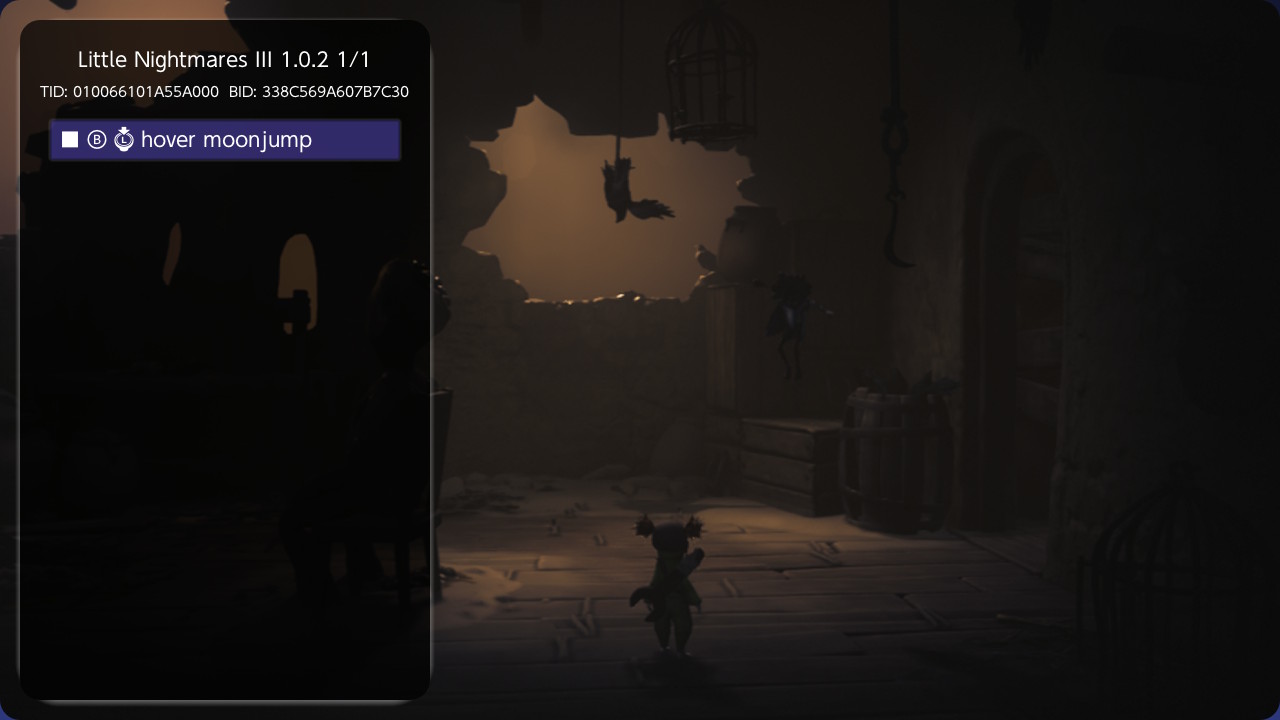Select the clock icon in the hover moonjump entry
The image size is (1280, 720).
(124, 139)
